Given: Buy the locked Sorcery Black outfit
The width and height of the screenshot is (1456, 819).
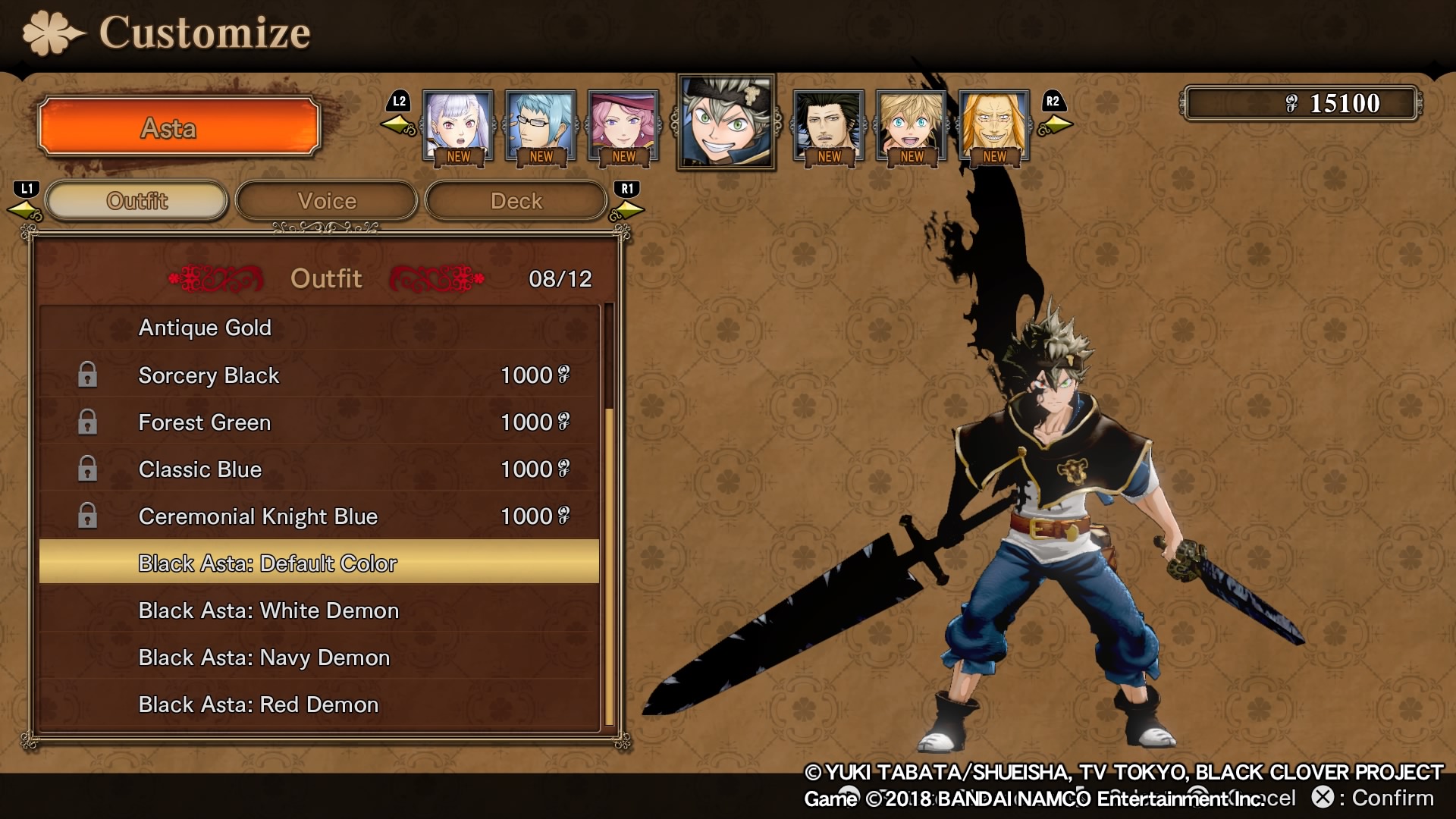Looking at the screenshot, I should (x=318, y=375).
